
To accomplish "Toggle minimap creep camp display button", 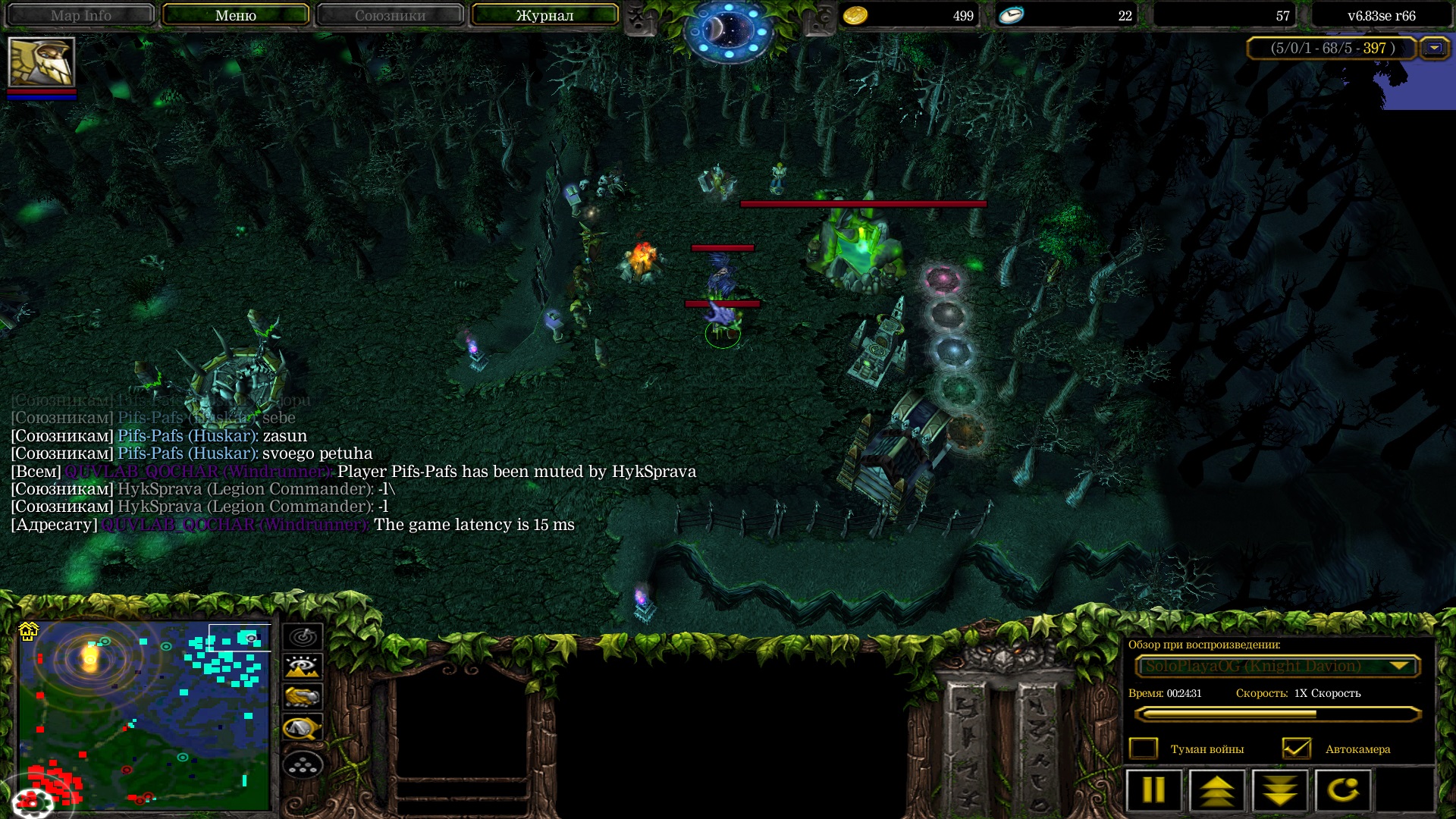I will pyautogui.click(x=303, y=728).
